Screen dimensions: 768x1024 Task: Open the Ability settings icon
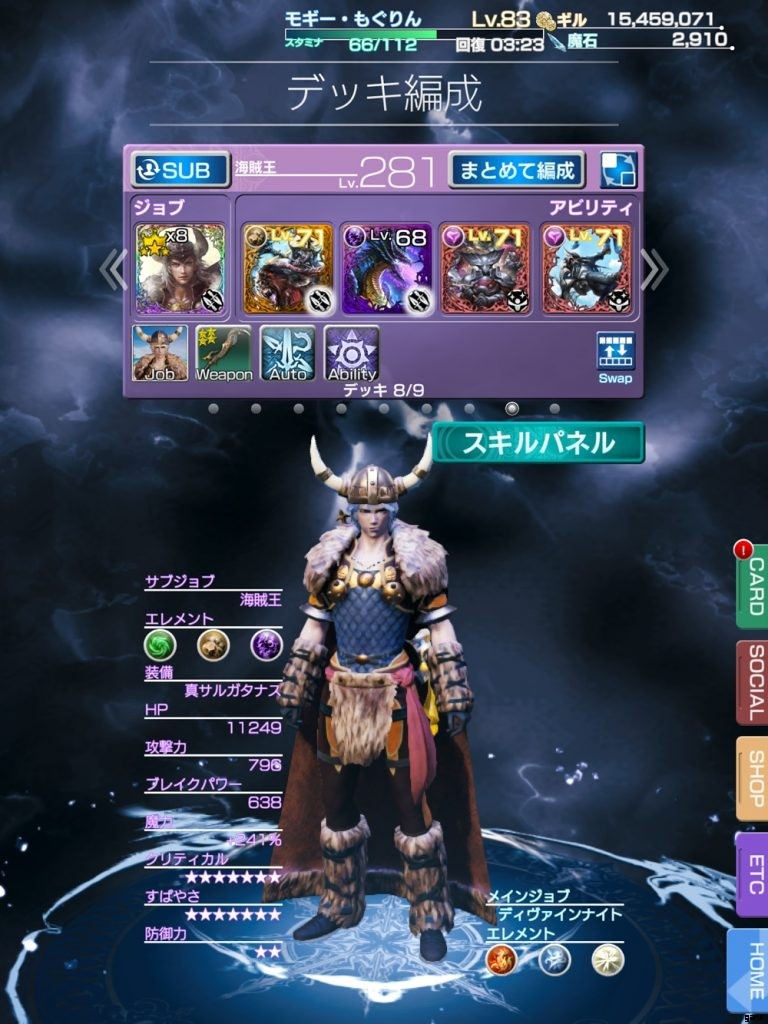click(352, 354)
